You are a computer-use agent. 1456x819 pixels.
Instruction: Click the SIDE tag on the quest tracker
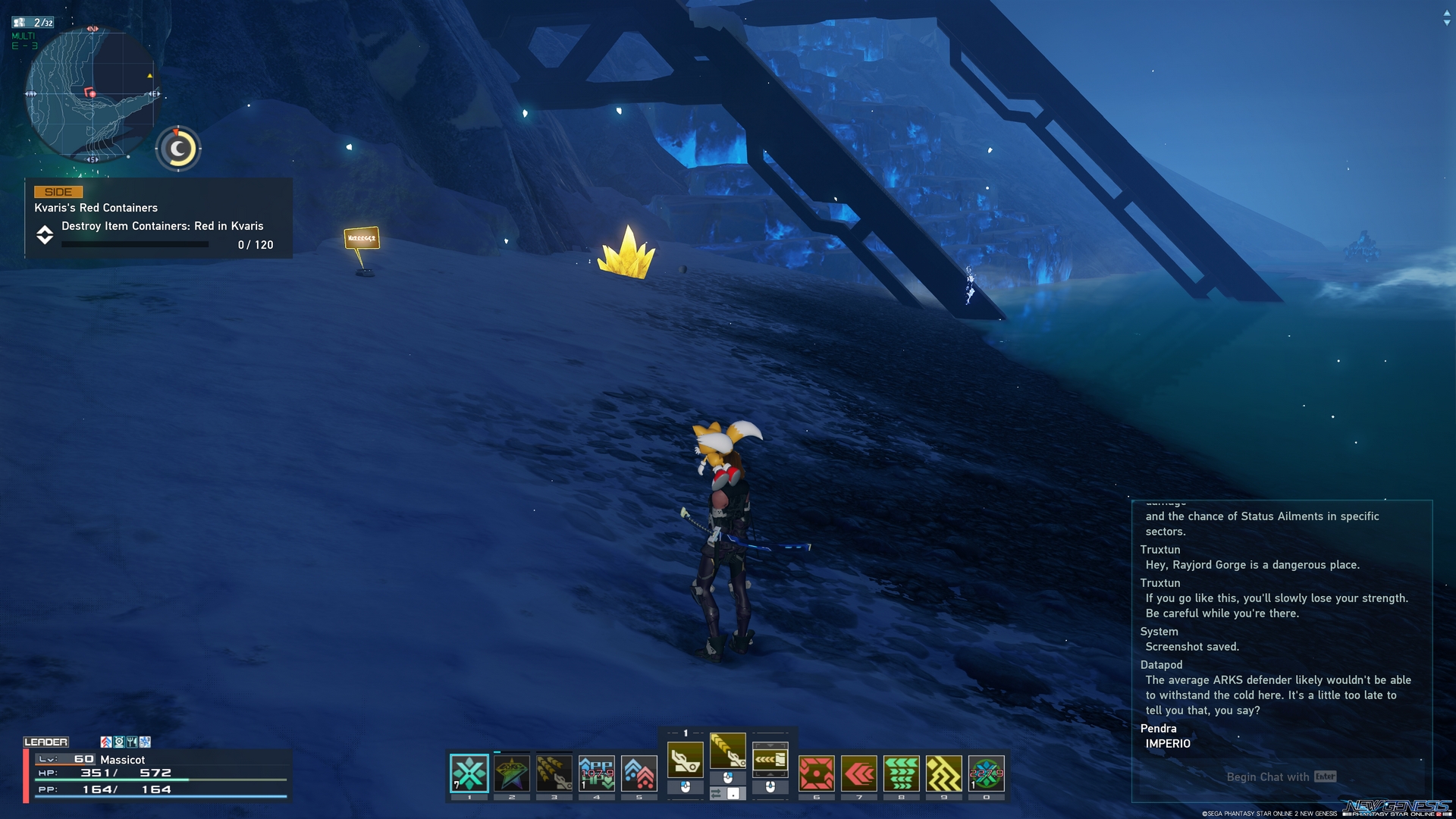point(58,192)
